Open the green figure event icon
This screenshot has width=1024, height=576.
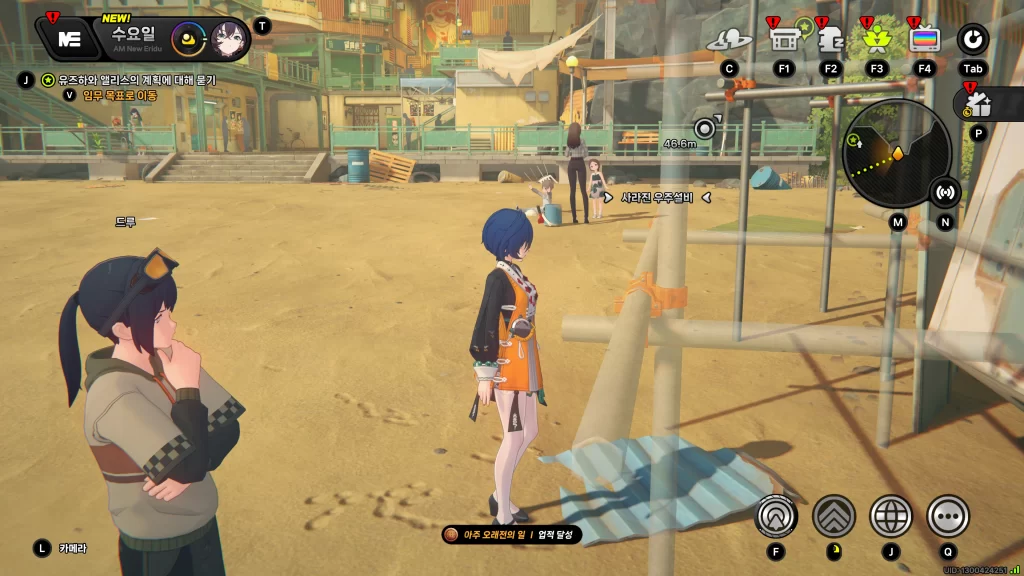[x=877, y=39]
